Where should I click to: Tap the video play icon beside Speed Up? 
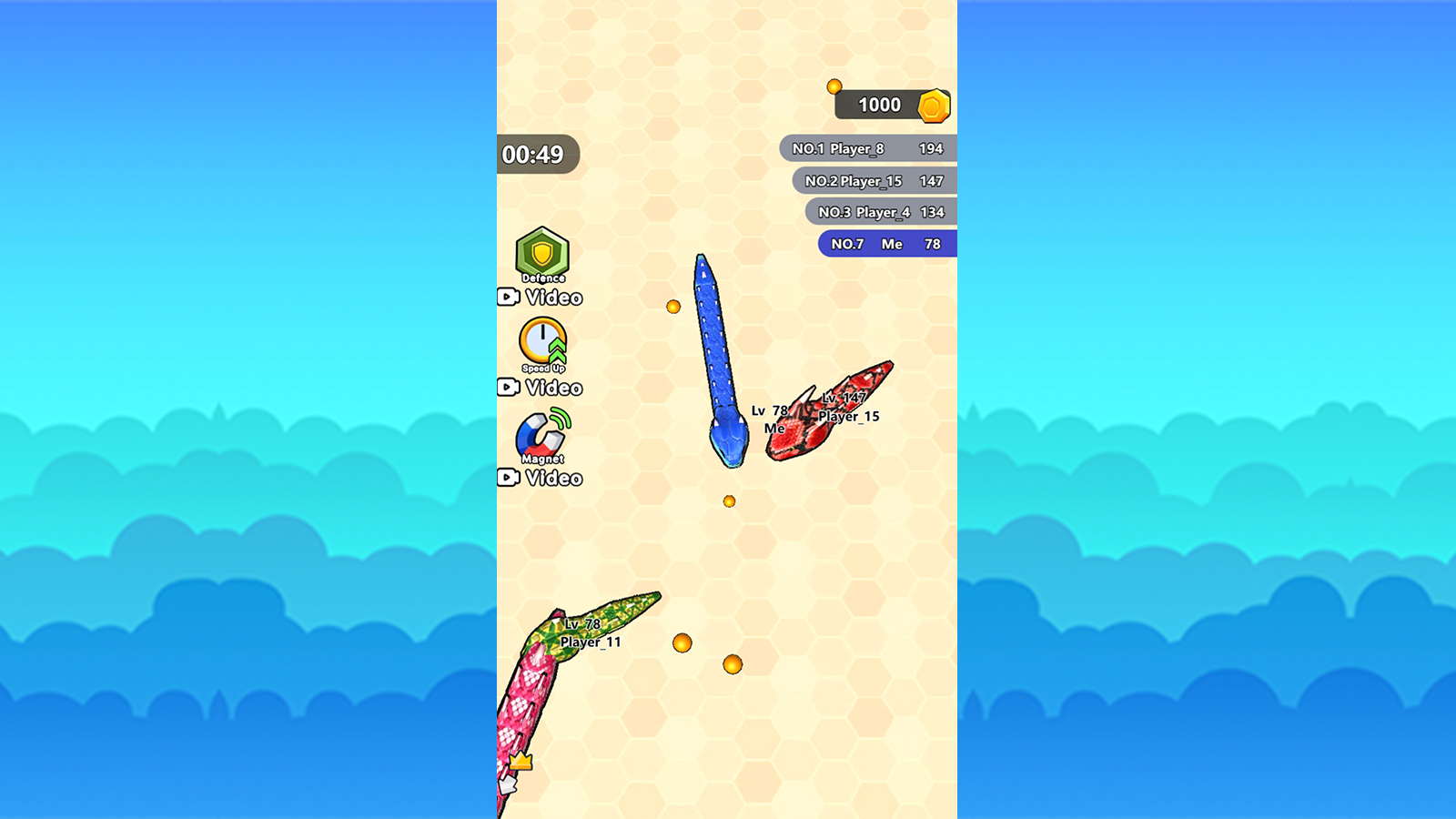[511, 388]
